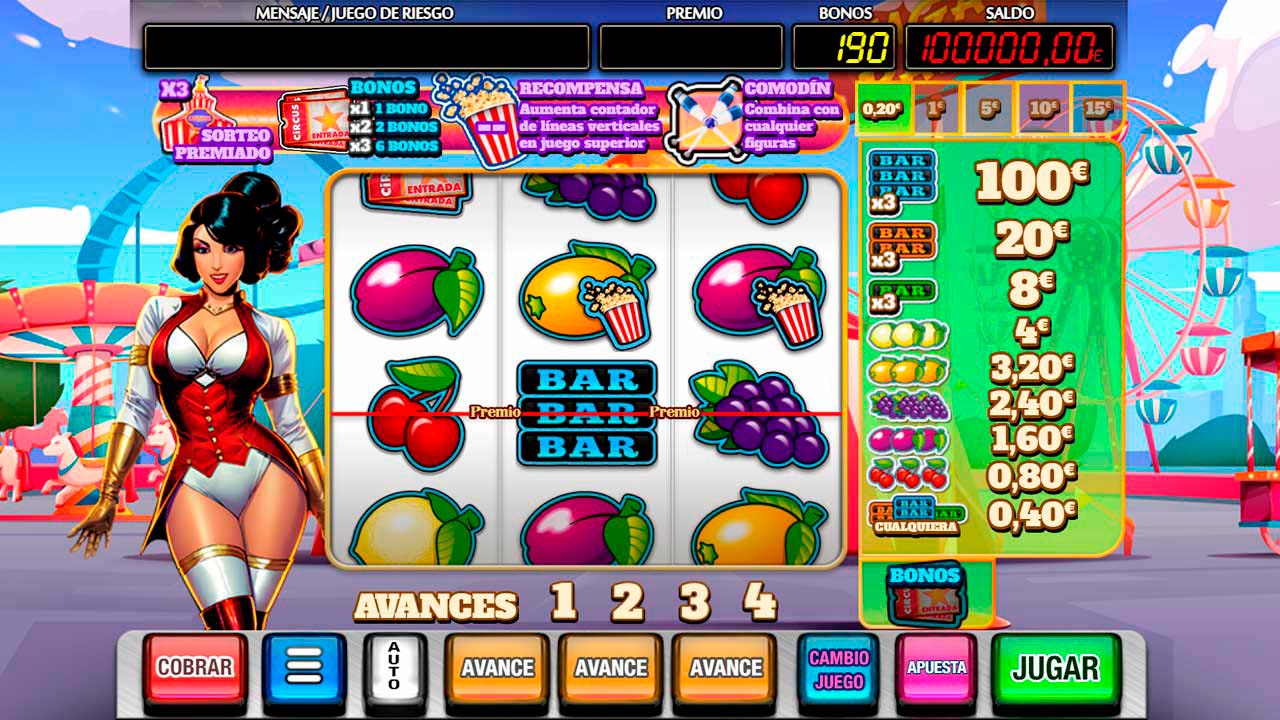Click the AVANCE button under the middle reel

(610, 667)
